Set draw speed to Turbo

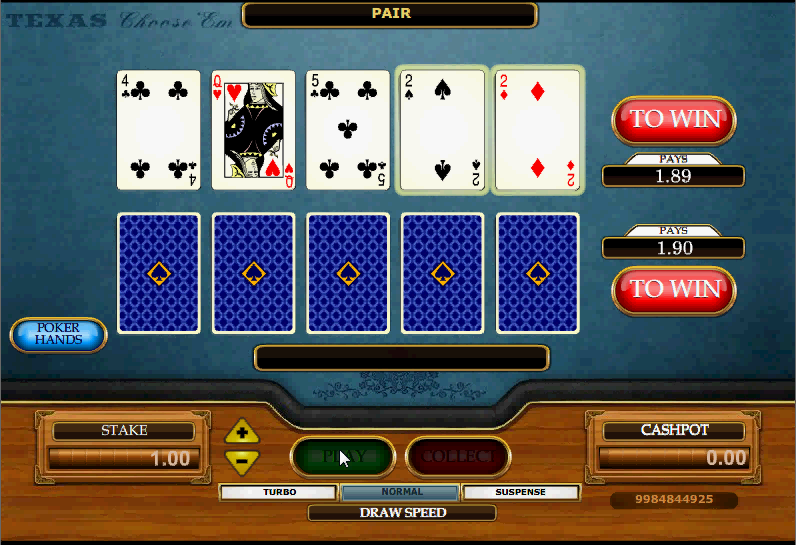pos(279,492)
